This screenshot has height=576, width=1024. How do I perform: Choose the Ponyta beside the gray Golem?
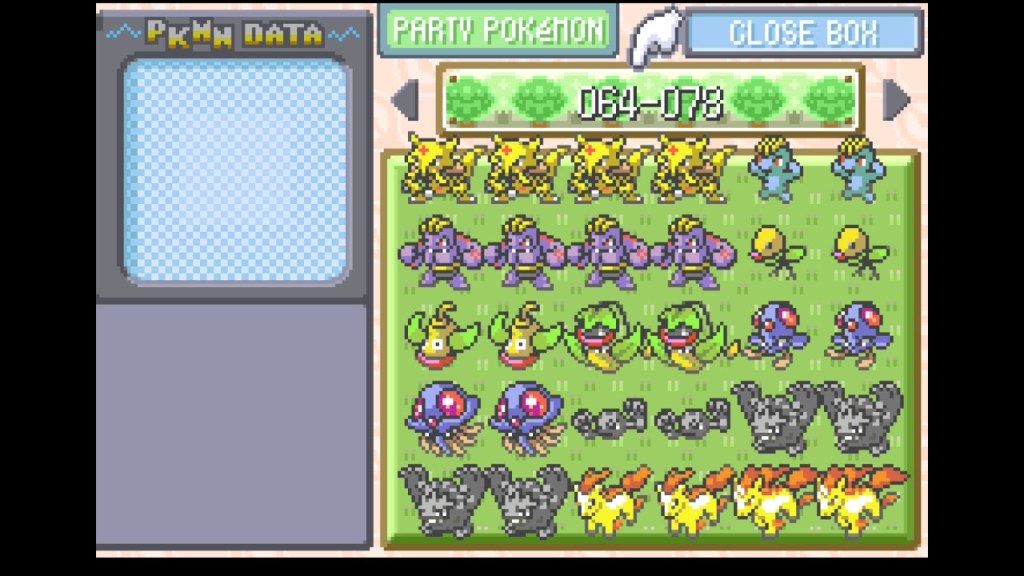coord(608,497)
